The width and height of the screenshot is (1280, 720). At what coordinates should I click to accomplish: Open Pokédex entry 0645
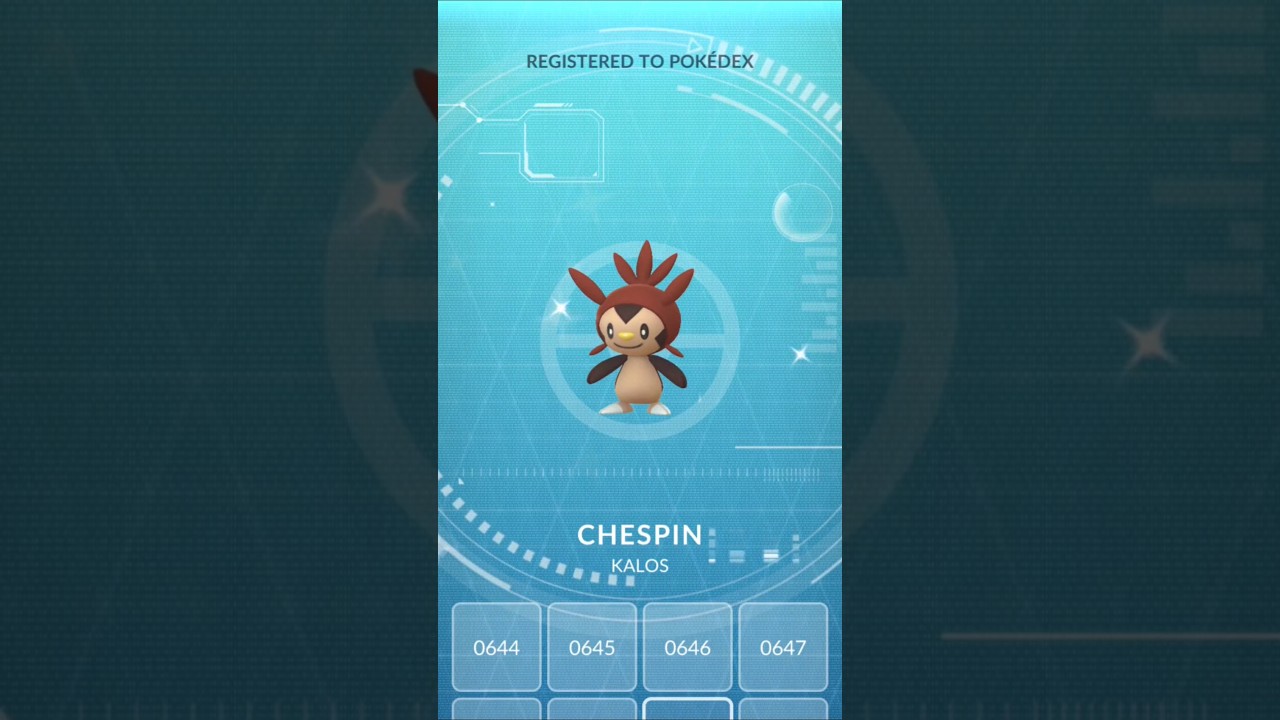click(x=592, y=648)
